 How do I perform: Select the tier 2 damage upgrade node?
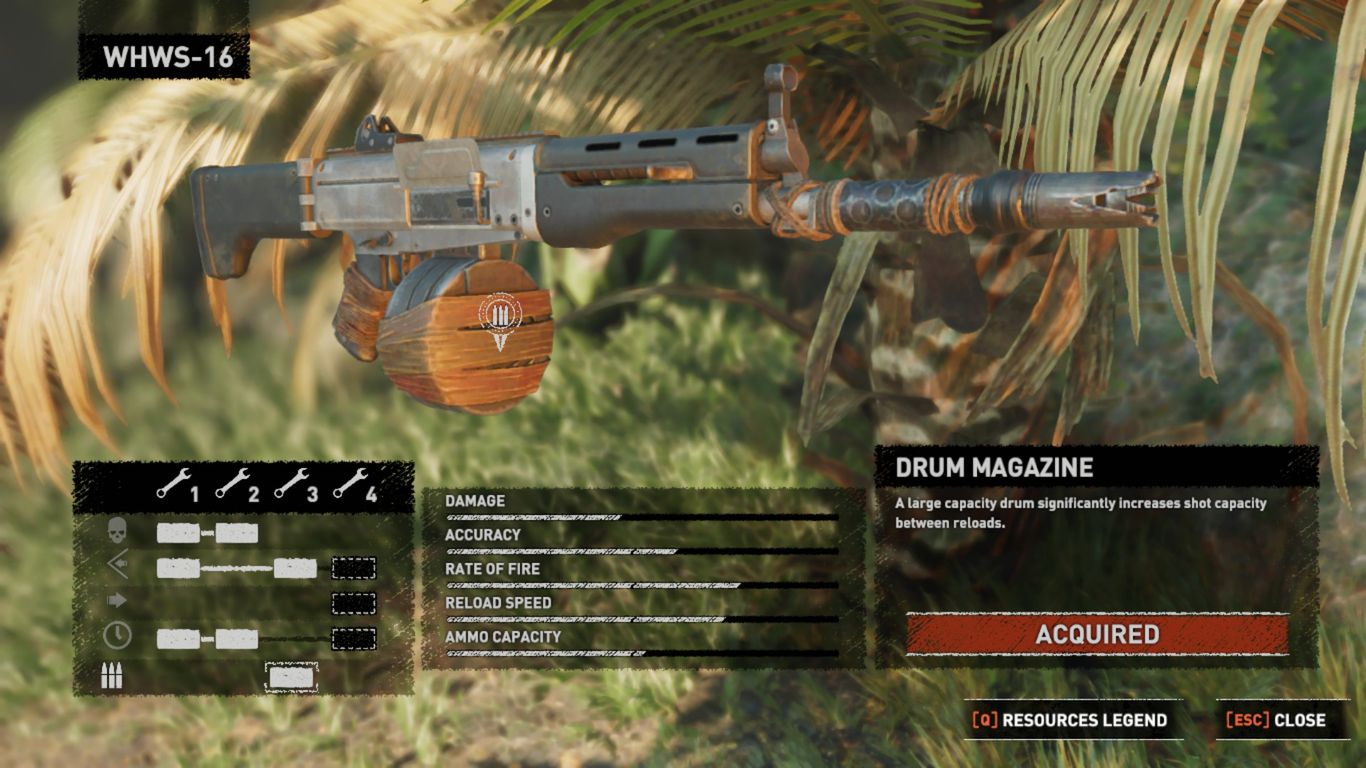[x=237, y=533]
